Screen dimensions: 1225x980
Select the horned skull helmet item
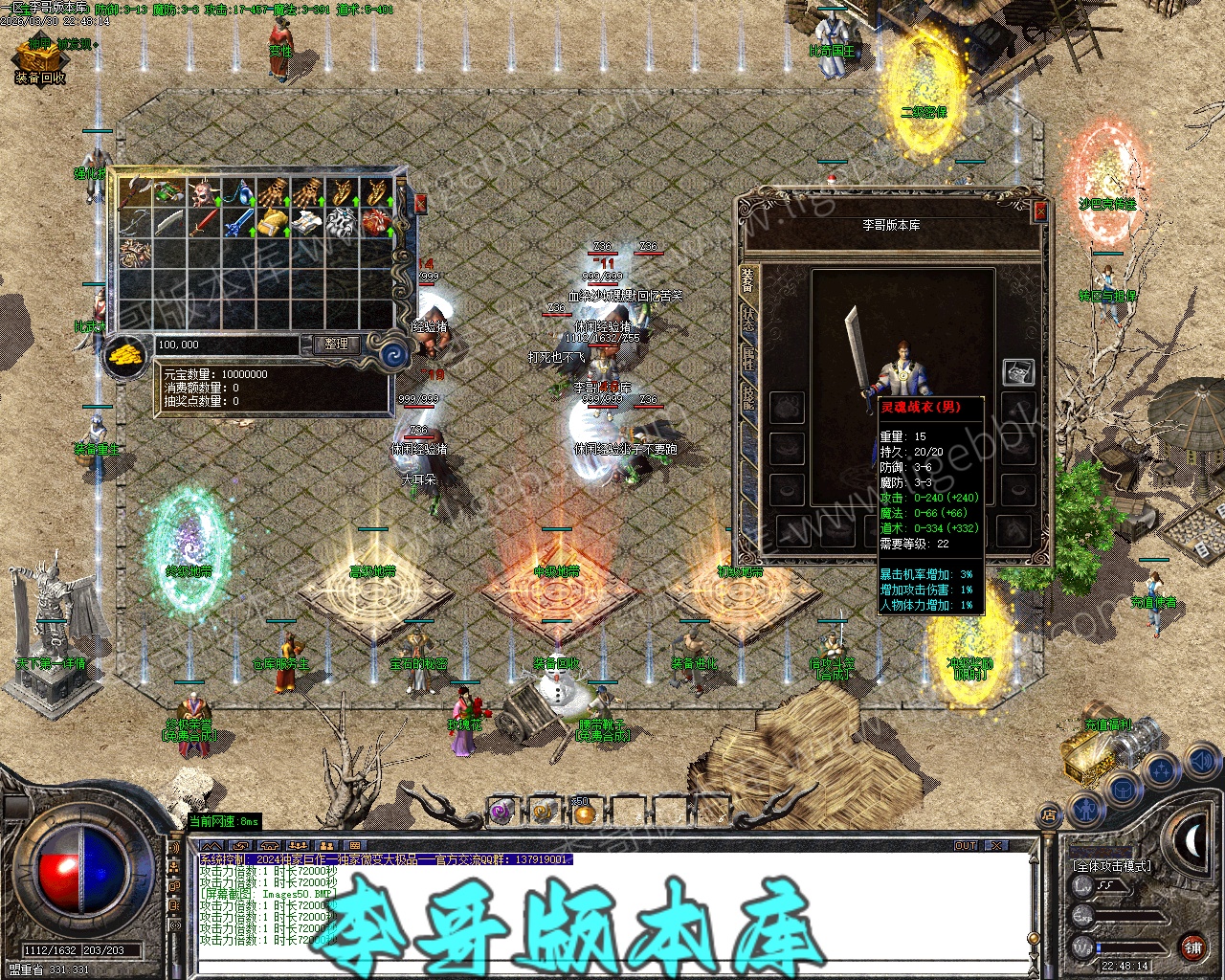point(204,191)
